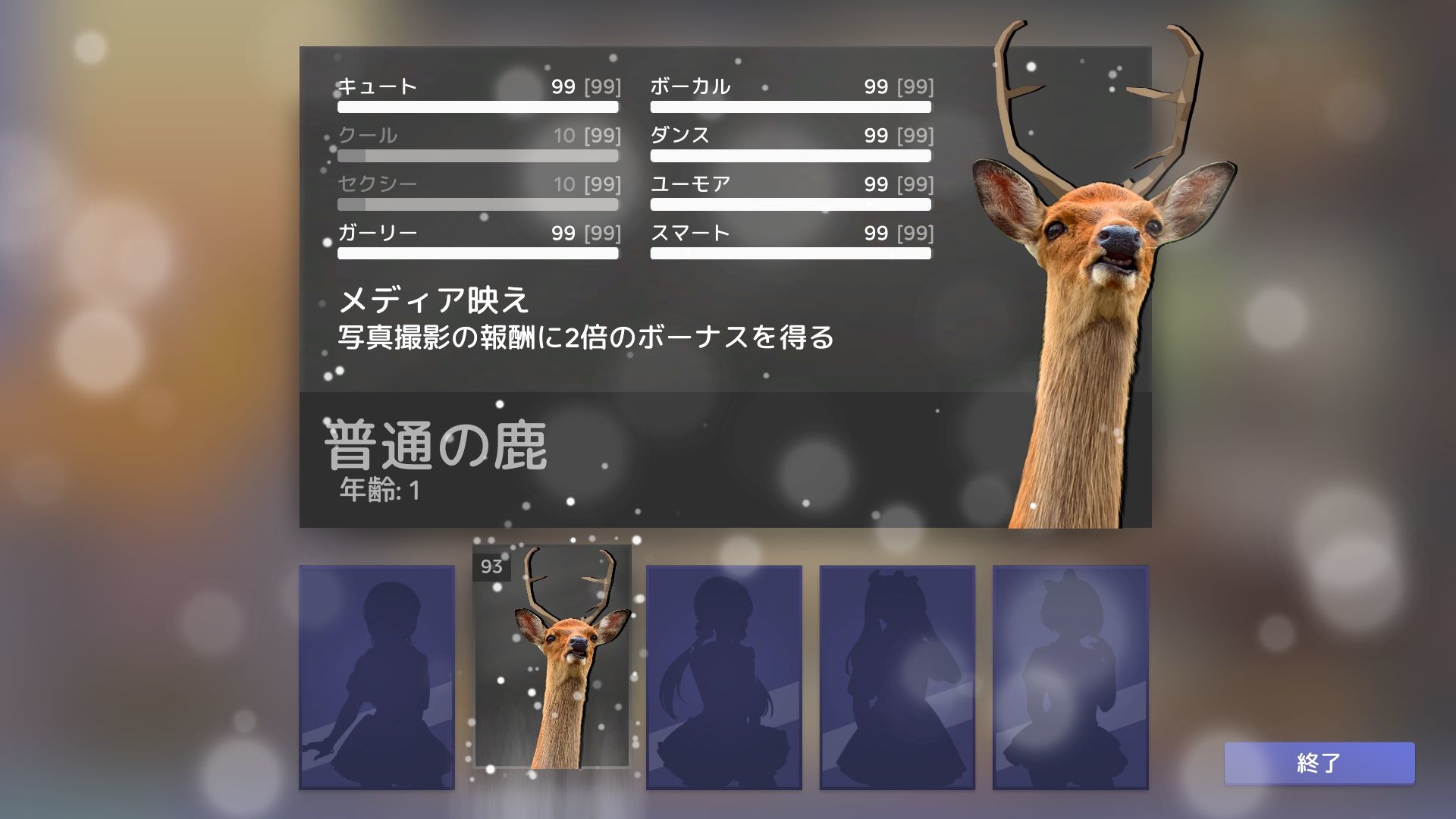Click the ガーリー stat bar
This screenshot has width=1456, height=819.
478,253
